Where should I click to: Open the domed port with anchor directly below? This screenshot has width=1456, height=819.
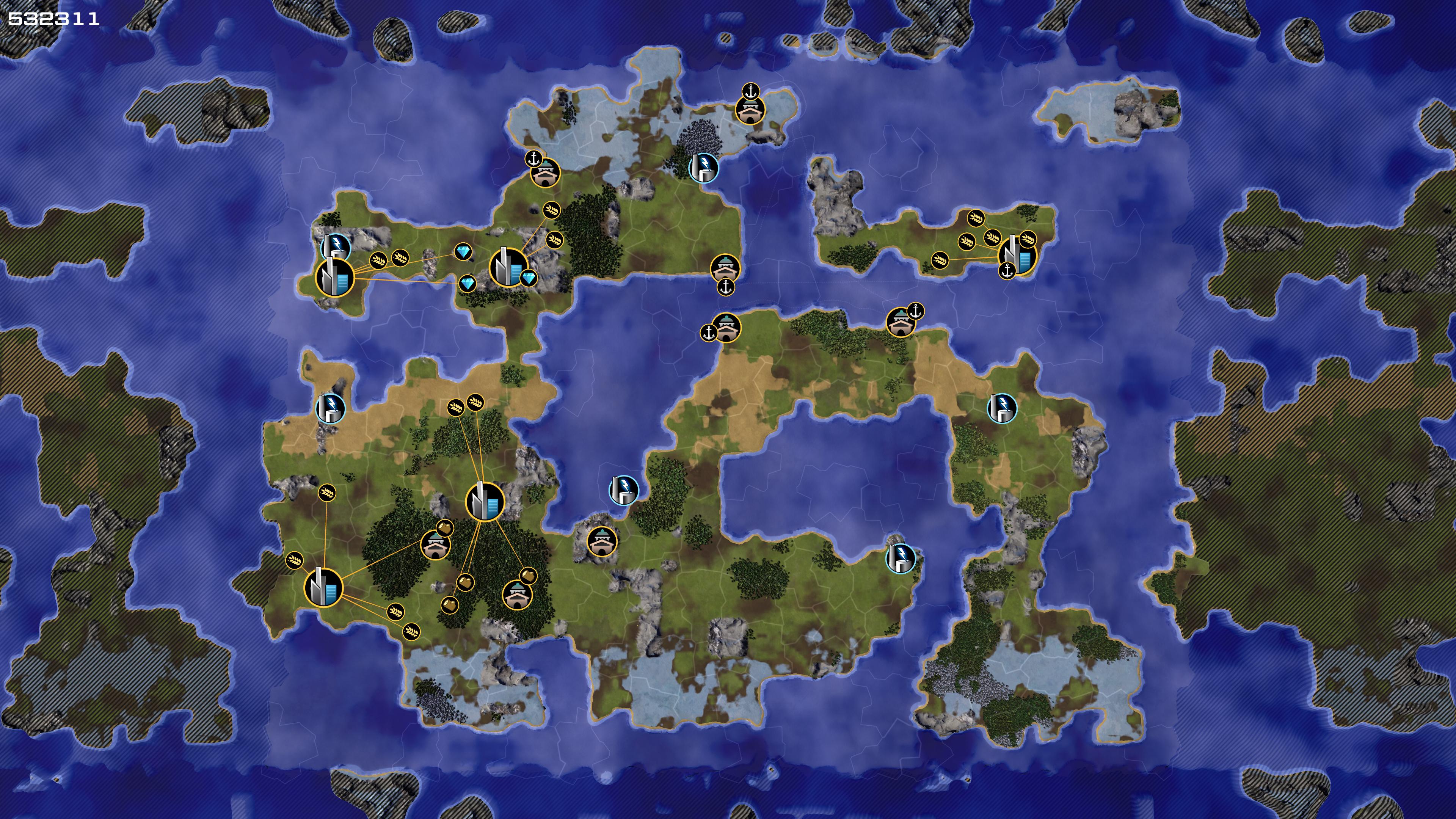click(725, 267)
